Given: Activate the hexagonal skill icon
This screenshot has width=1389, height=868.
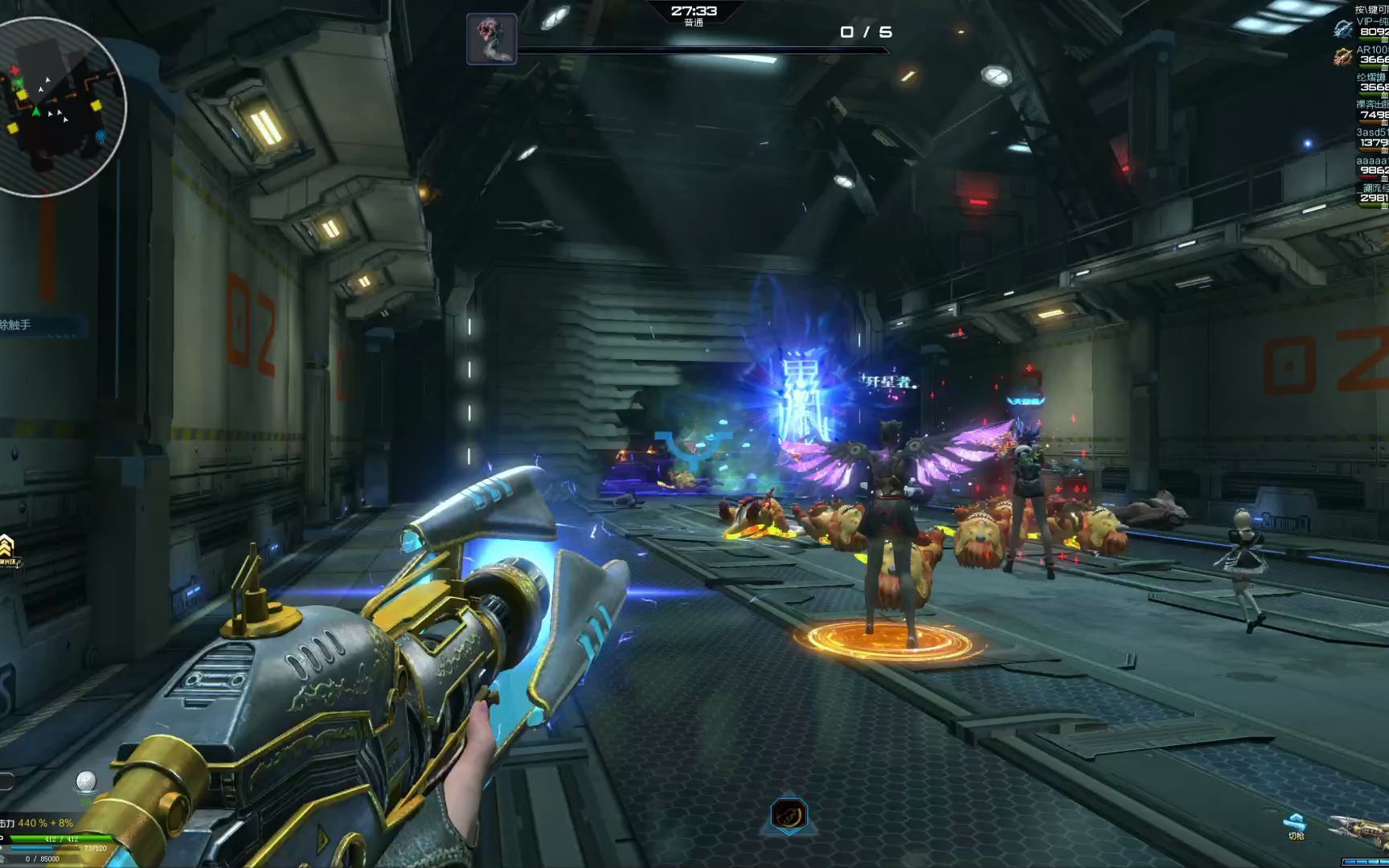Looking at the screenshot, I should point(789,815).
